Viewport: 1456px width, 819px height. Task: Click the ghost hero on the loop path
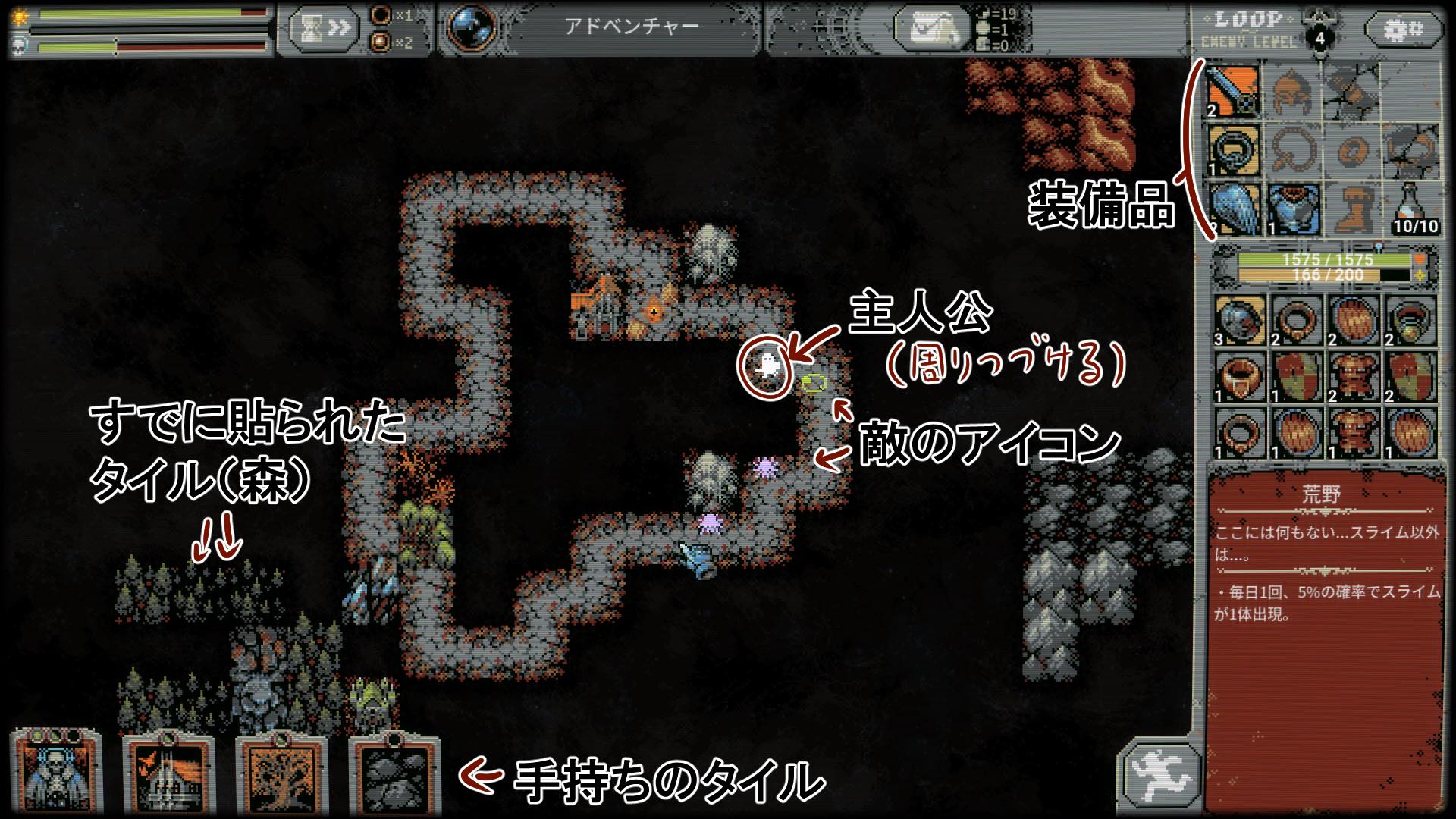coord(767,366)
